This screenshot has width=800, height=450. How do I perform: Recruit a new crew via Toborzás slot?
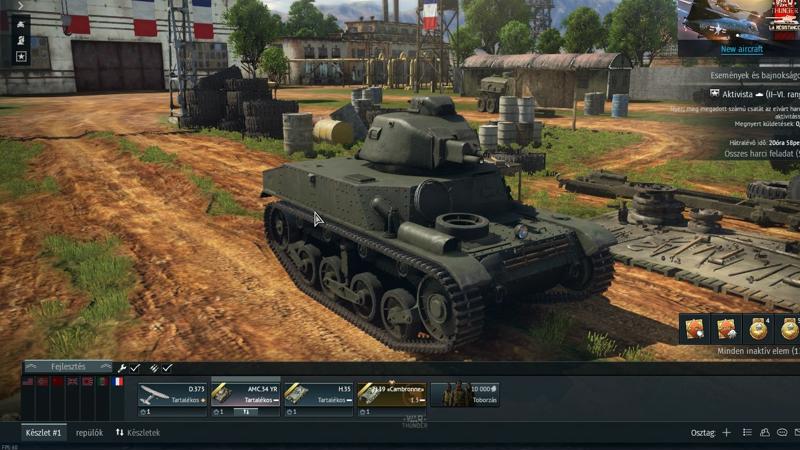coord(465,395)
